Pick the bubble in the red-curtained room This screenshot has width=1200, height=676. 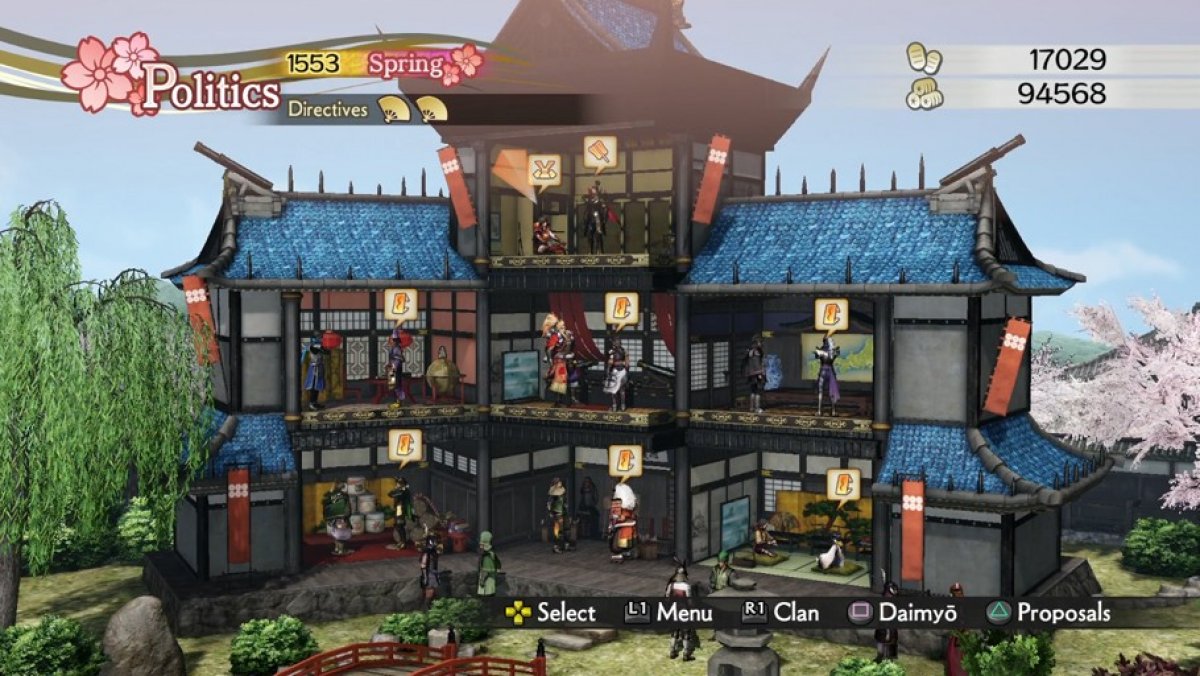[x=621, y=308]
